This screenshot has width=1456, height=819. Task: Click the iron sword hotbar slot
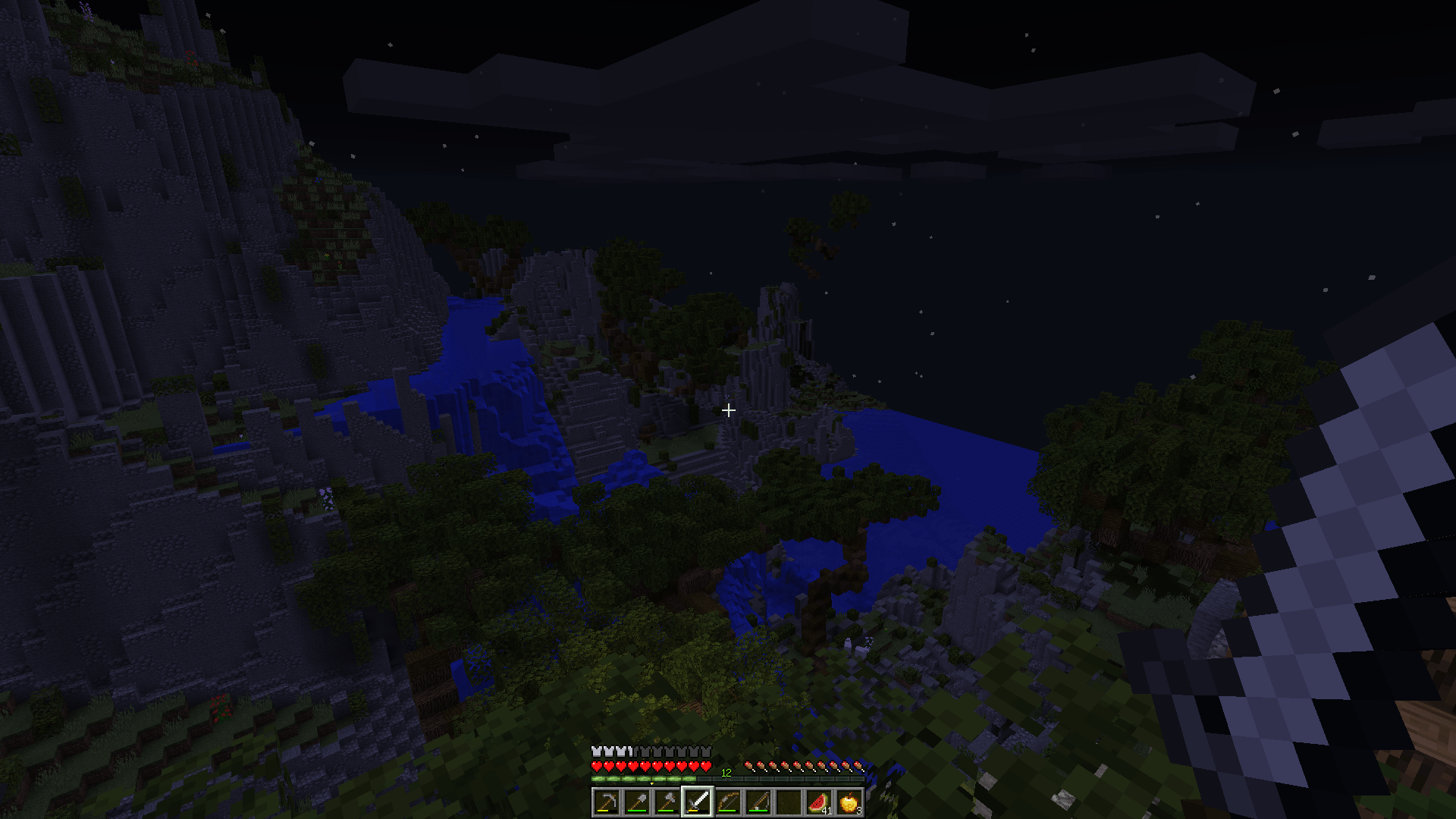pyautogui.click(x=698, y=802)
